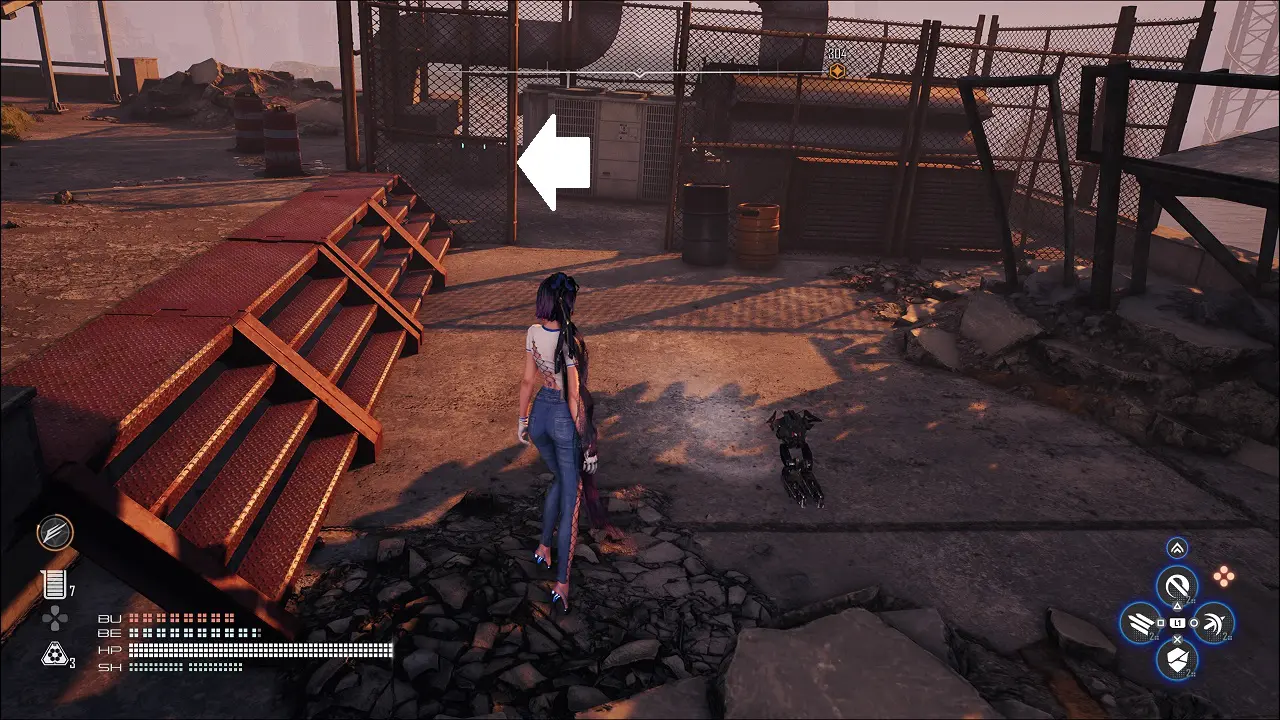This screenshot has width=1280, height=720.
Task: Select the triangular grenade item icon
Action: [x=53, y=655]
